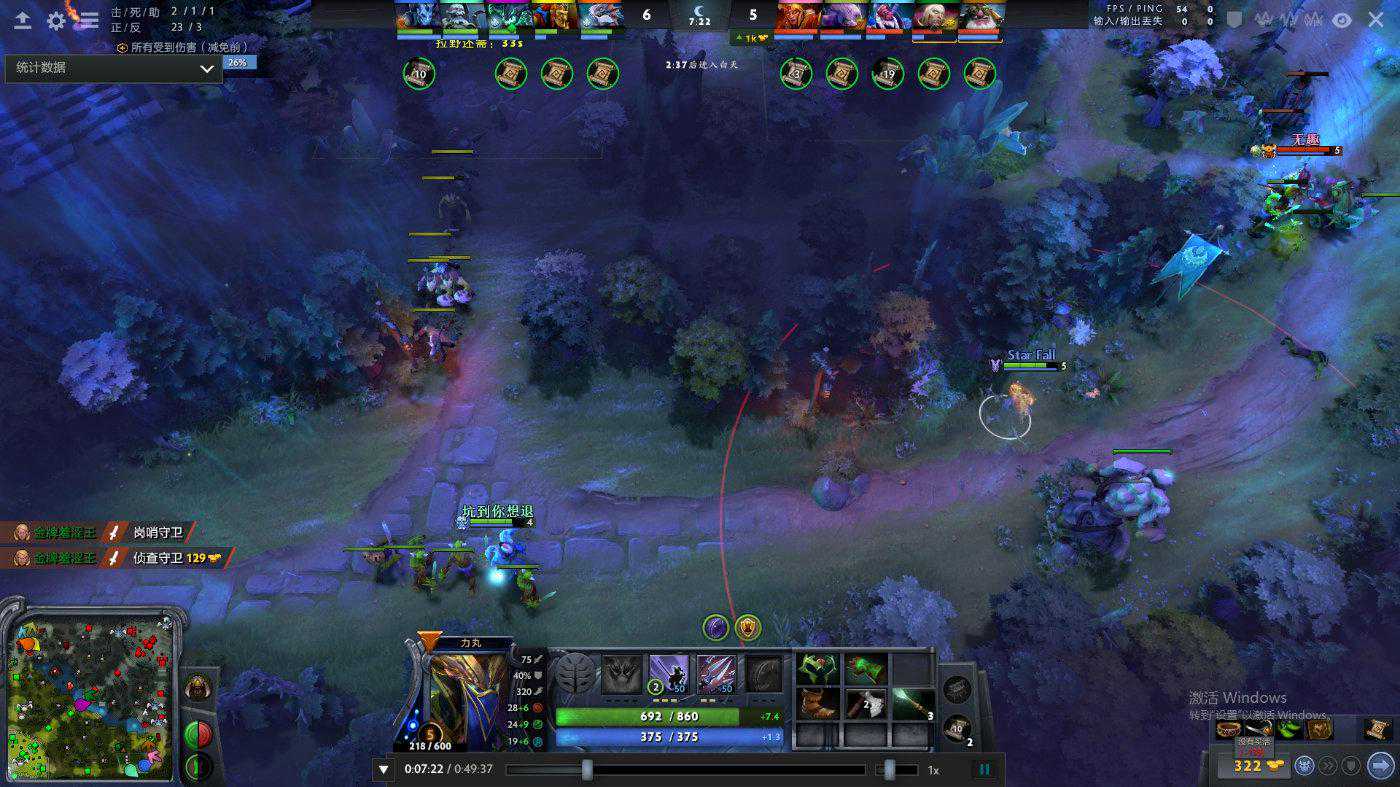The height and width of the screenshot is (787, 1400).
Task: Pause the replay playback
Action: coord(984,770)
